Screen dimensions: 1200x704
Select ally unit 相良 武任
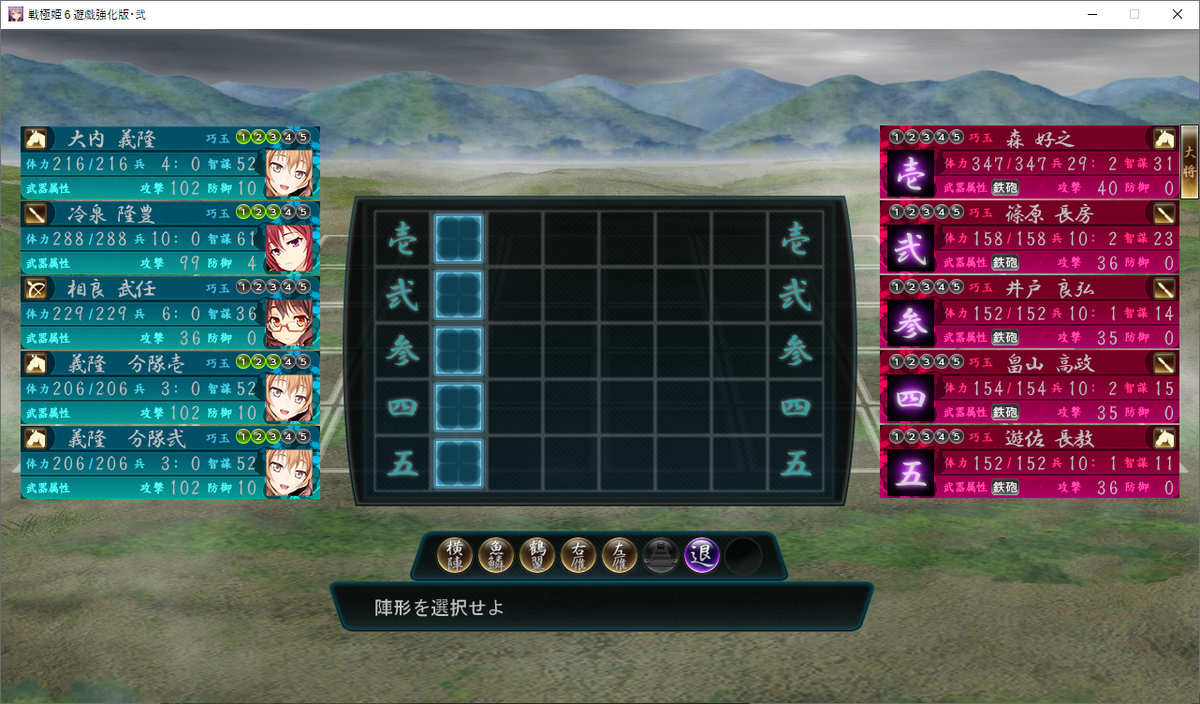click(170, 312)
